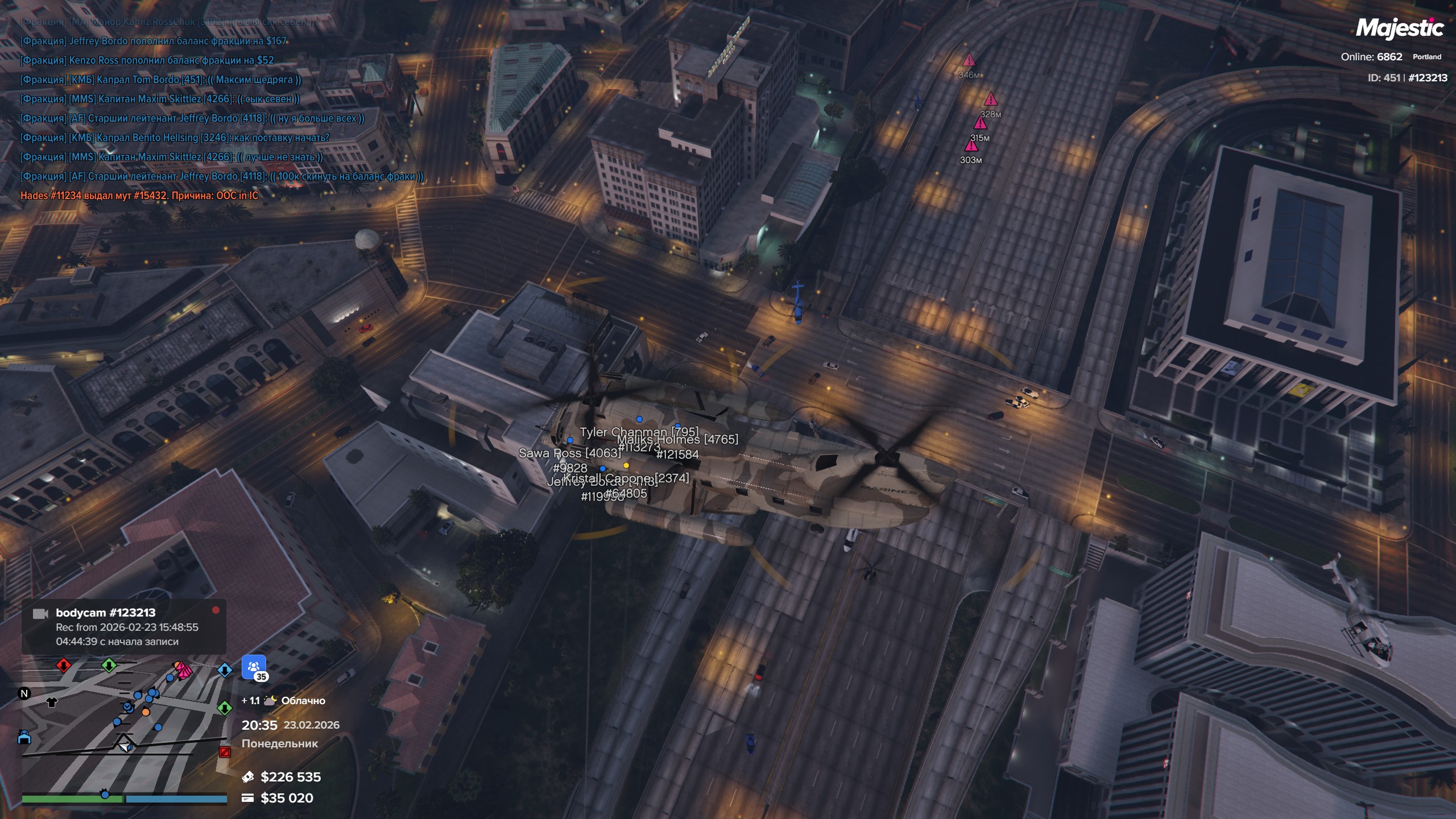Click the blue diamond arrow minimap marker
1456x819 pixels.
pyautogui.click(x=225, y=670)
